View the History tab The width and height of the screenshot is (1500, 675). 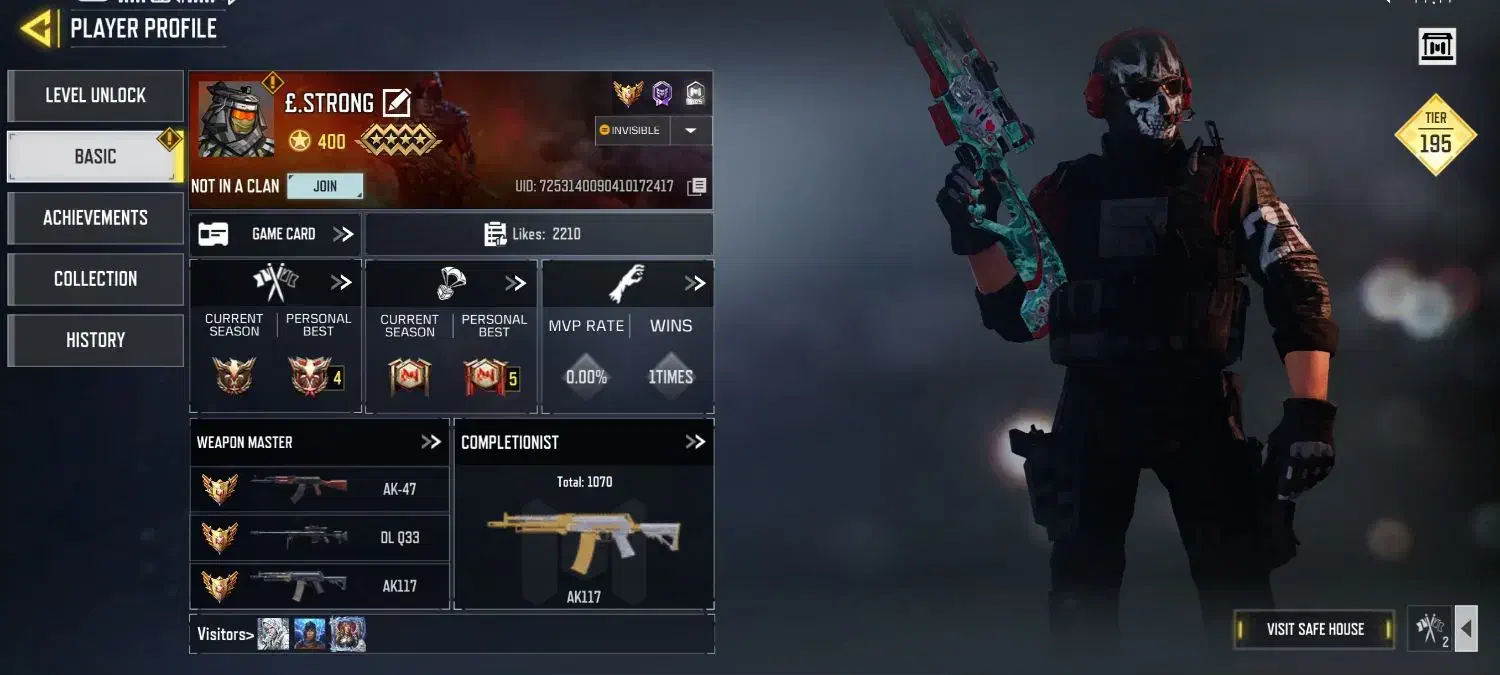tap(95, 340)
